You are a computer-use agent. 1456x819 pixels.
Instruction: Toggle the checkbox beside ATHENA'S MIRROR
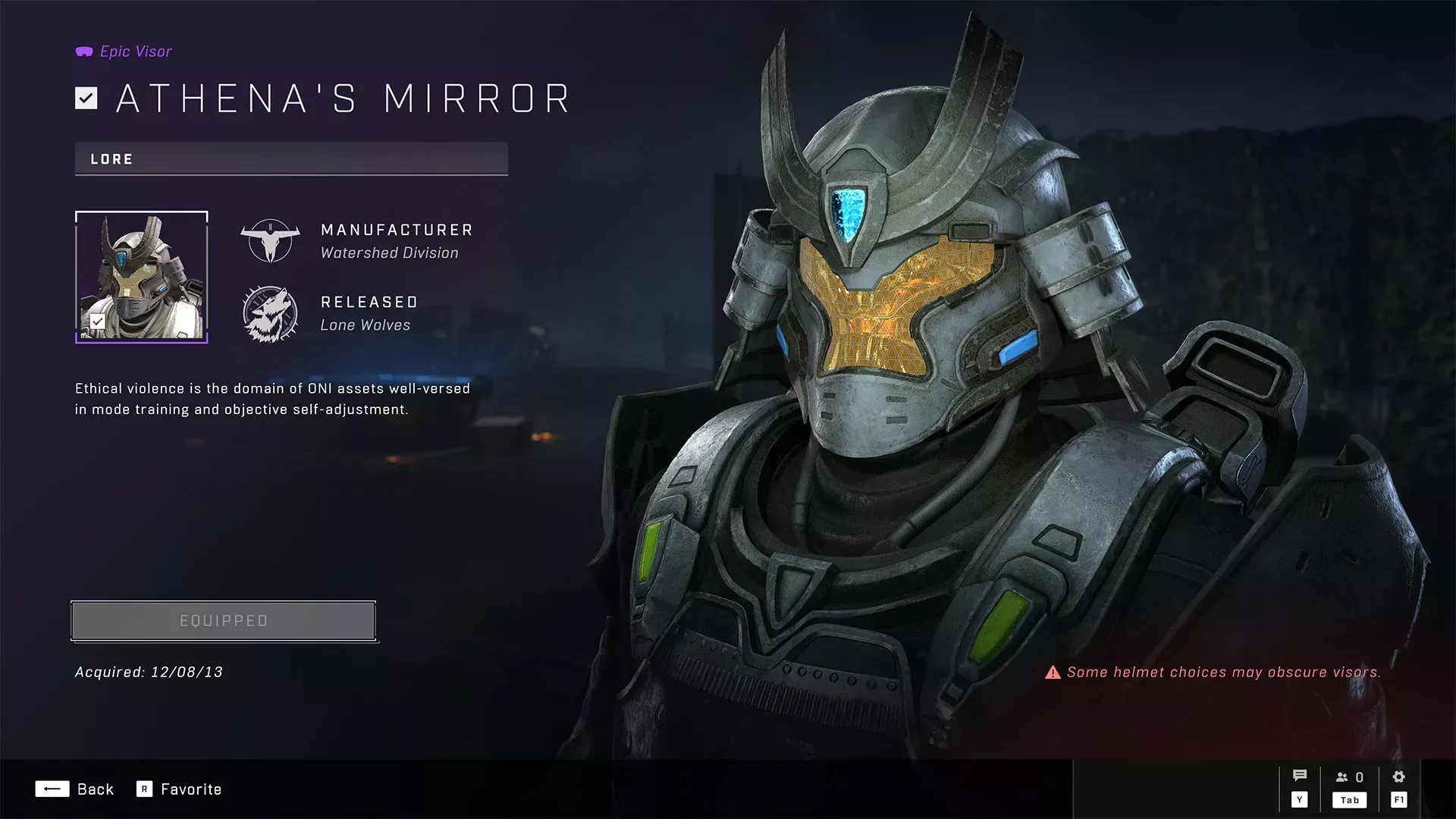[86, 97]
